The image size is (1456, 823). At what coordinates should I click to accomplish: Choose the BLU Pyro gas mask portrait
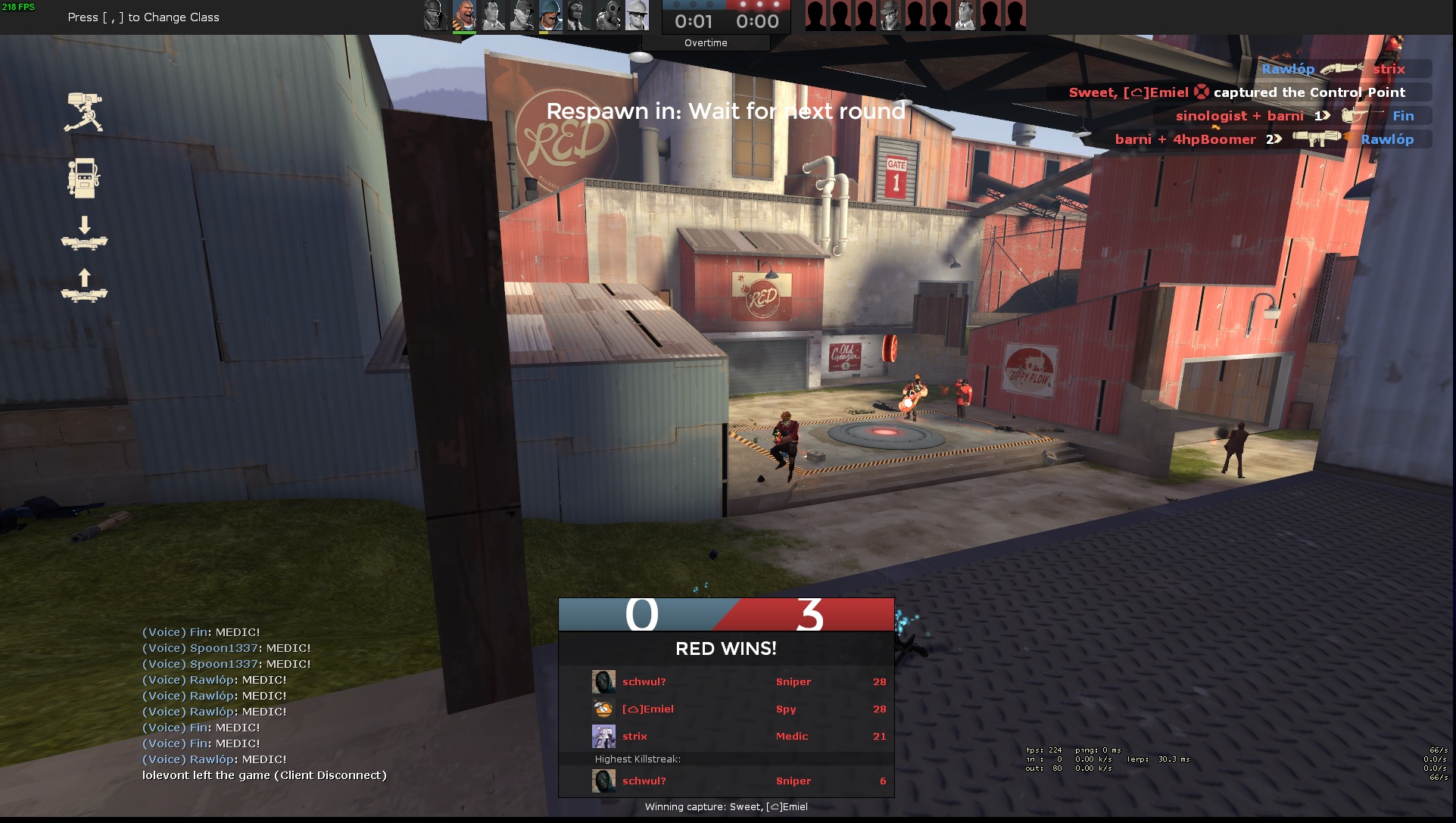608,16
